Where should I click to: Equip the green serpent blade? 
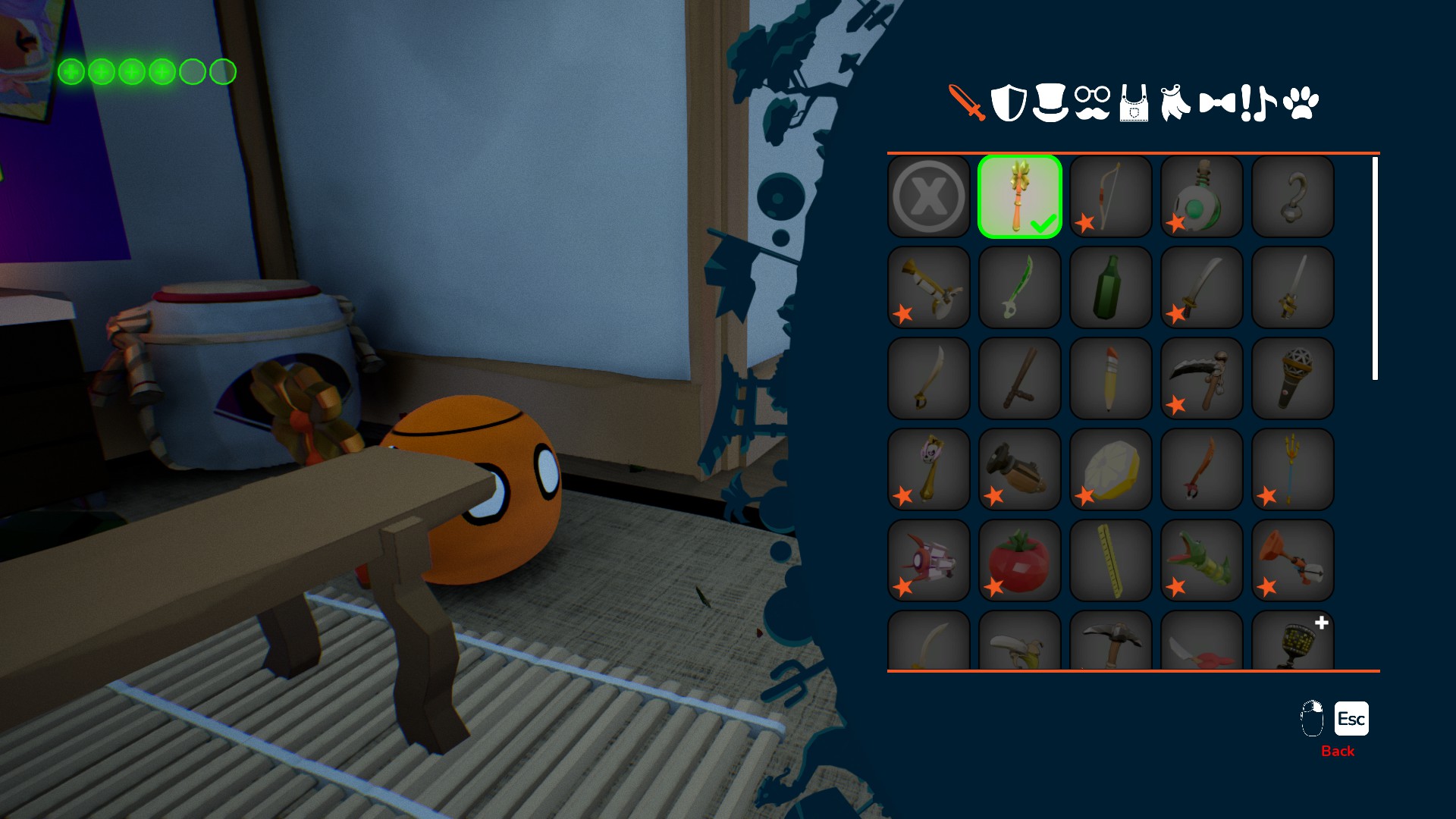[1020, 287]
